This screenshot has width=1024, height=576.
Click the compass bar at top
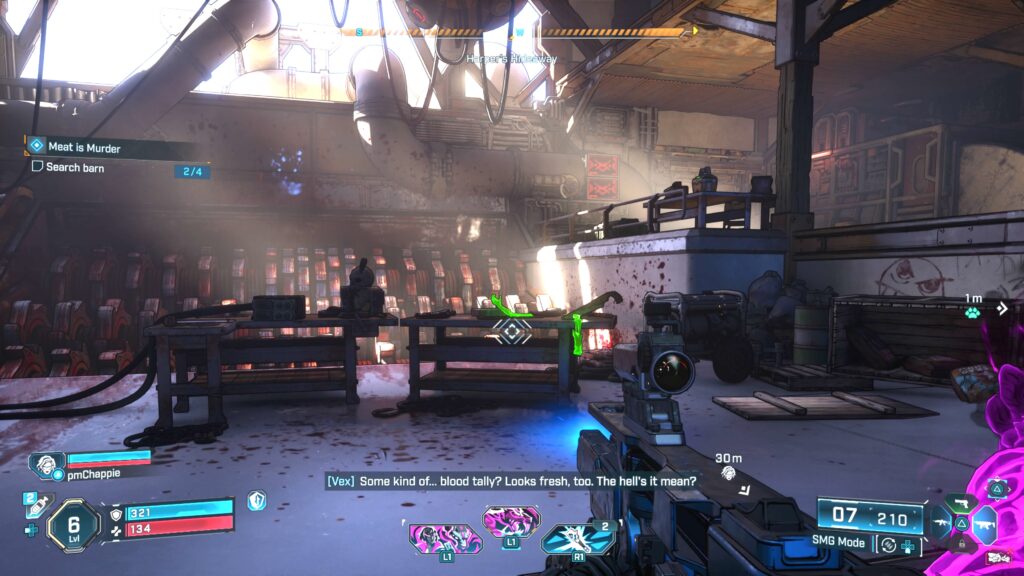[x=518, y=32]
